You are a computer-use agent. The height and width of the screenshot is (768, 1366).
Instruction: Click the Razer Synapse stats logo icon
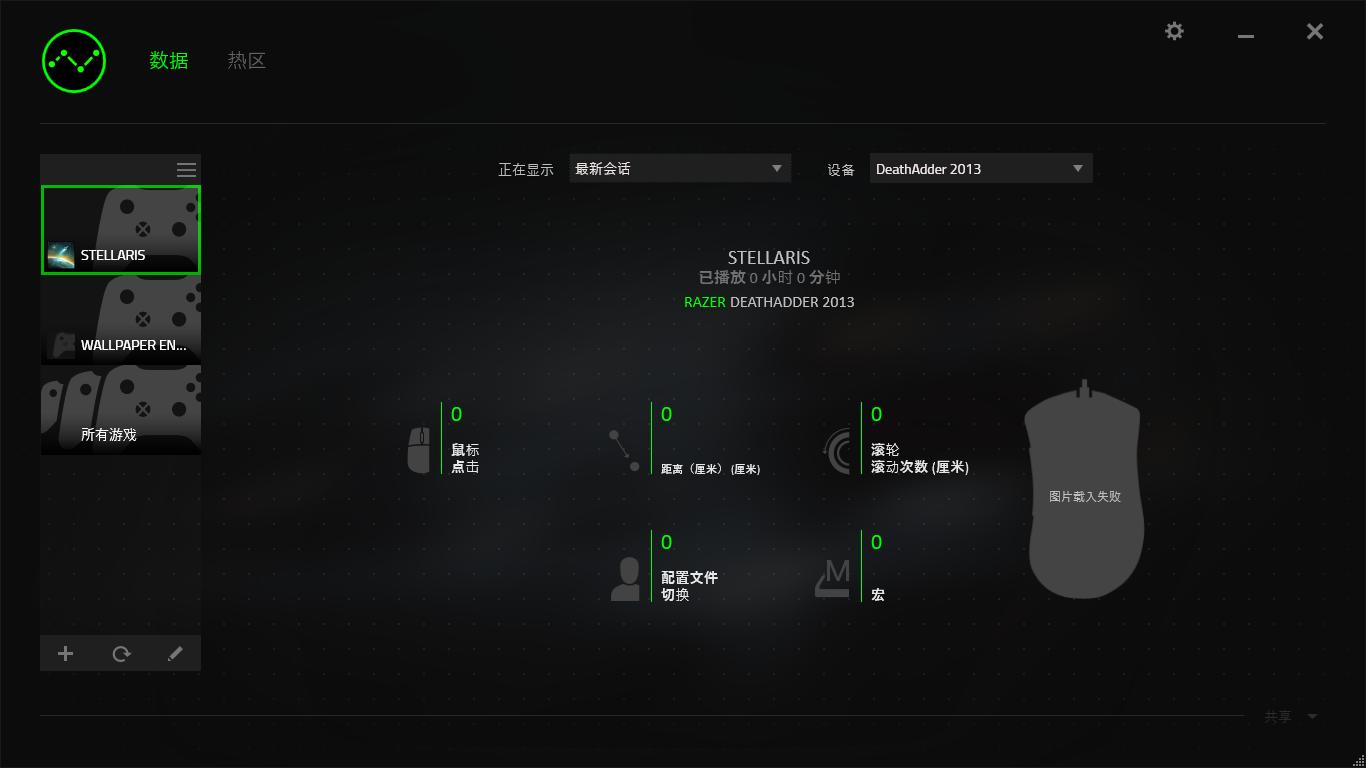point(73,60)
